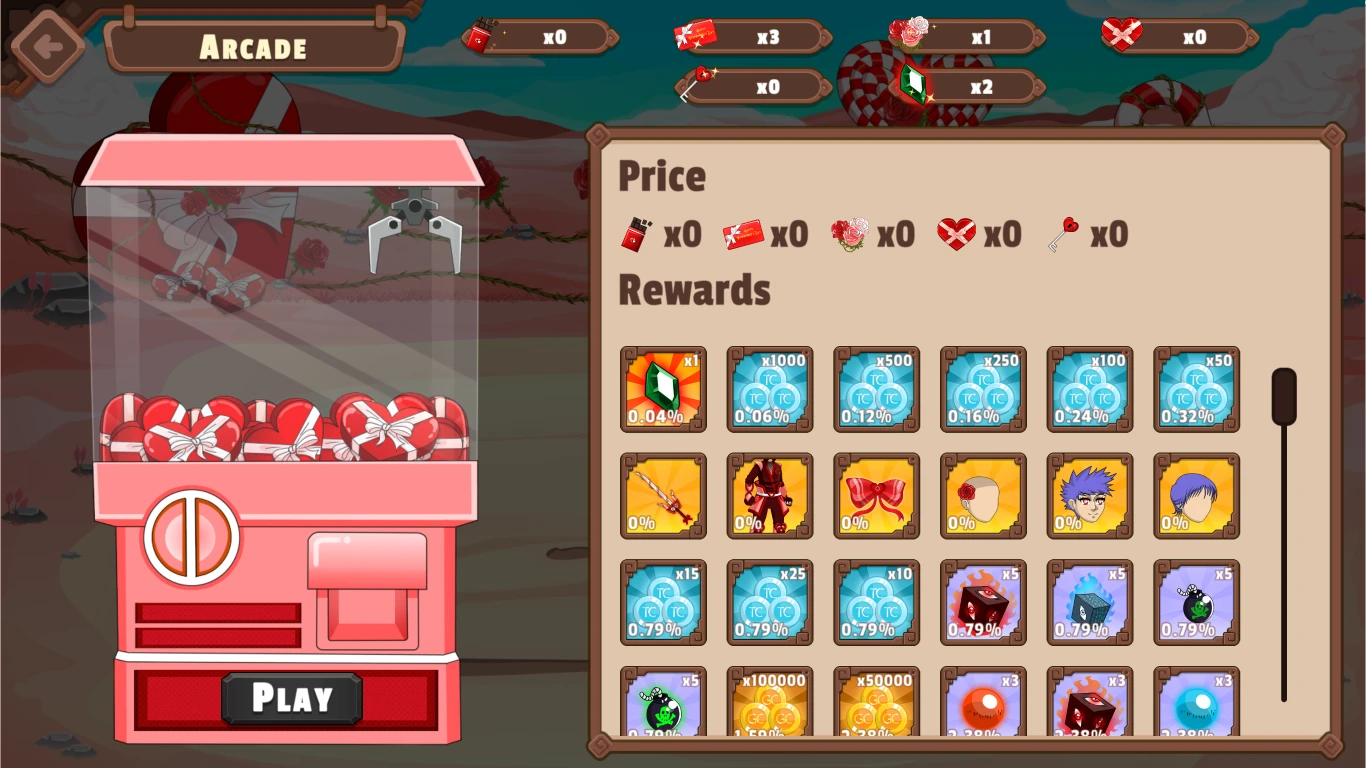
Task: Select the red armor outfit reward
Action: coord(770,496)
